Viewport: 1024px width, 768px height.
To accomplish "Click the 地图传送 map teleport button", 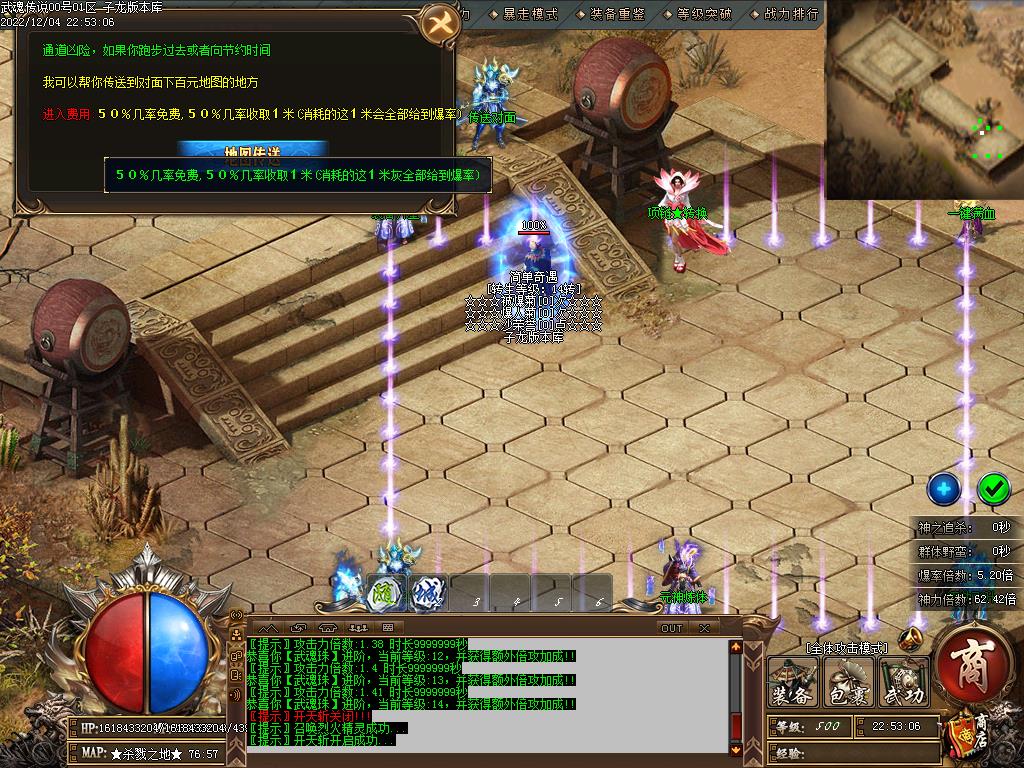I will [267, 151].
